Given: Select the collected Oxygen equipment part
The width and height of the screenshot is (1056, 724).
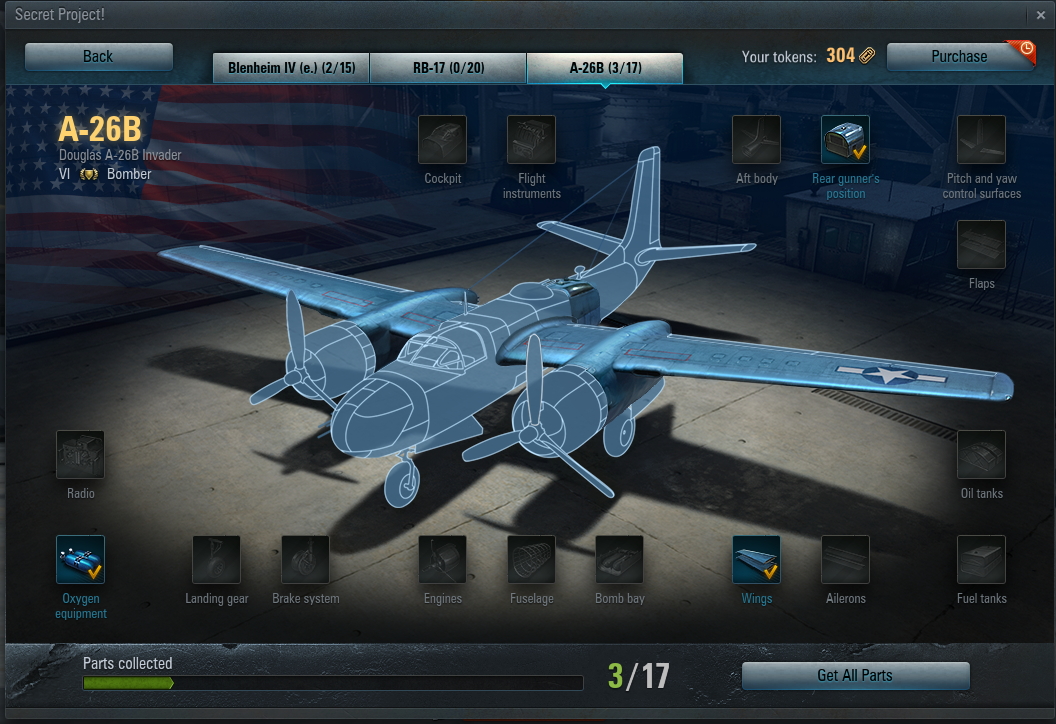Looking at the screenshot, I should click(81, 560).
